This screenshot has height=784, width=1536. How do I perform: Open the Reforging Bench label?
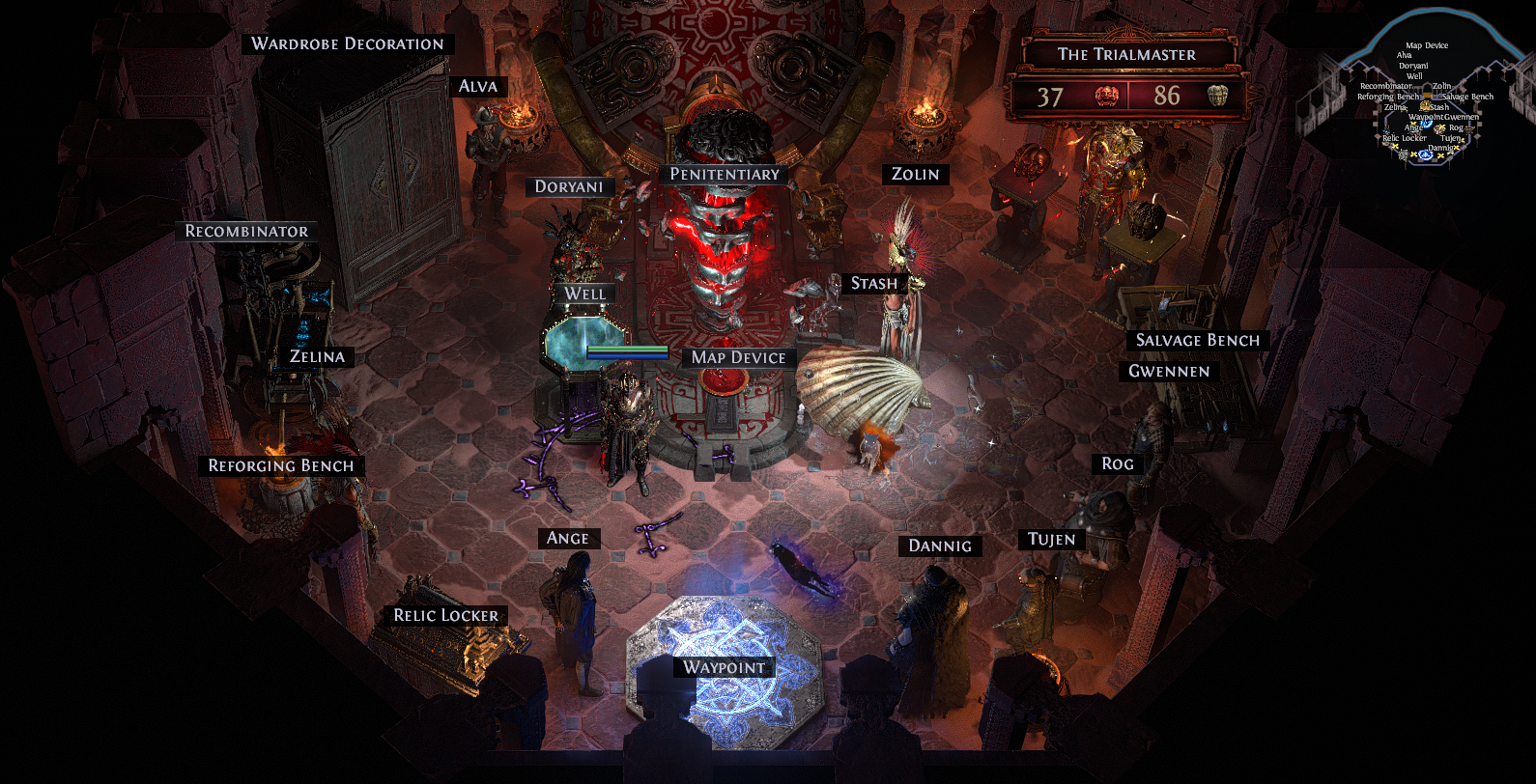pos(281,465)
